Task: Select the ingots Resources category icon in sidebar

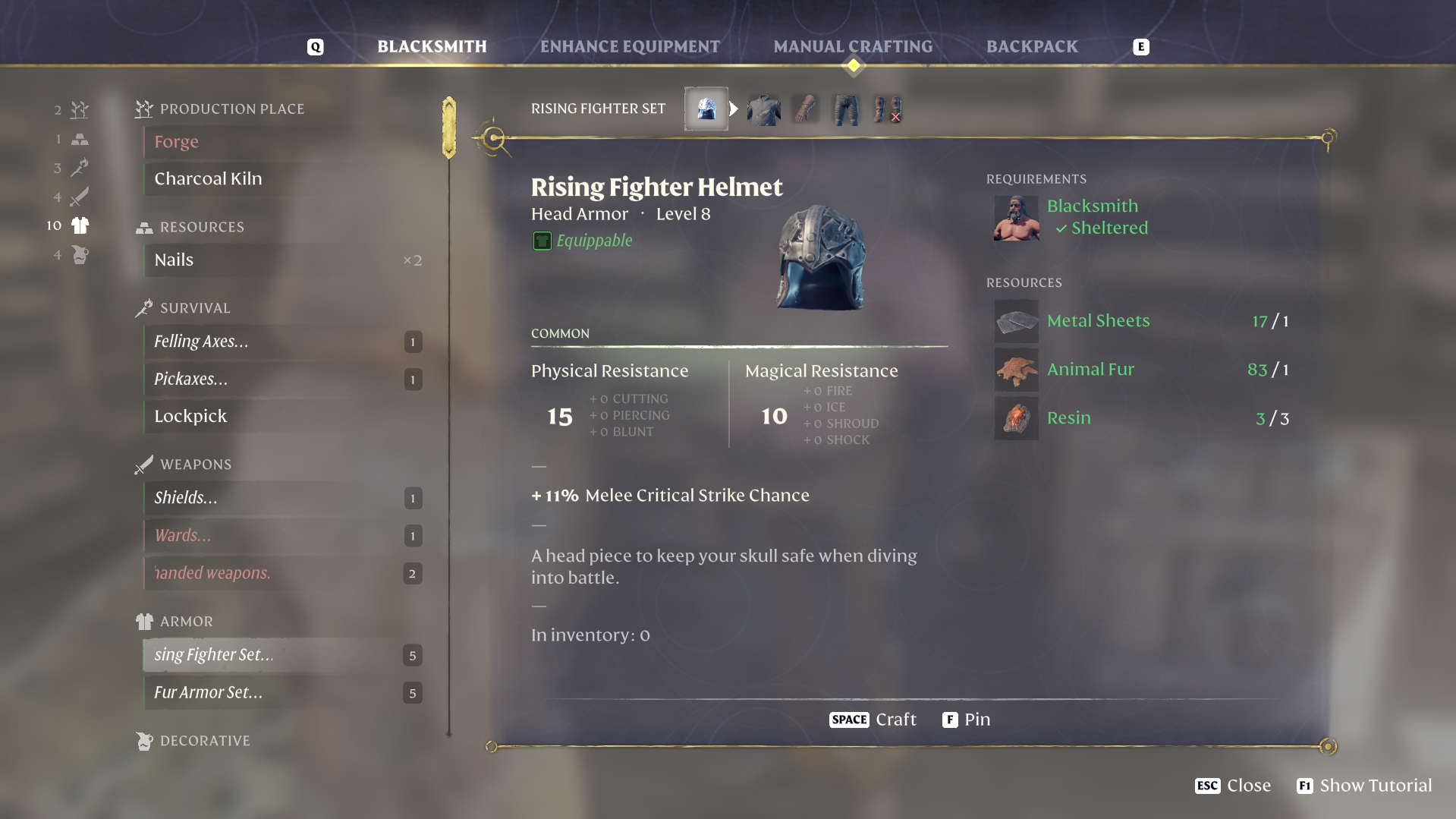Action: (x=79, y=139)
